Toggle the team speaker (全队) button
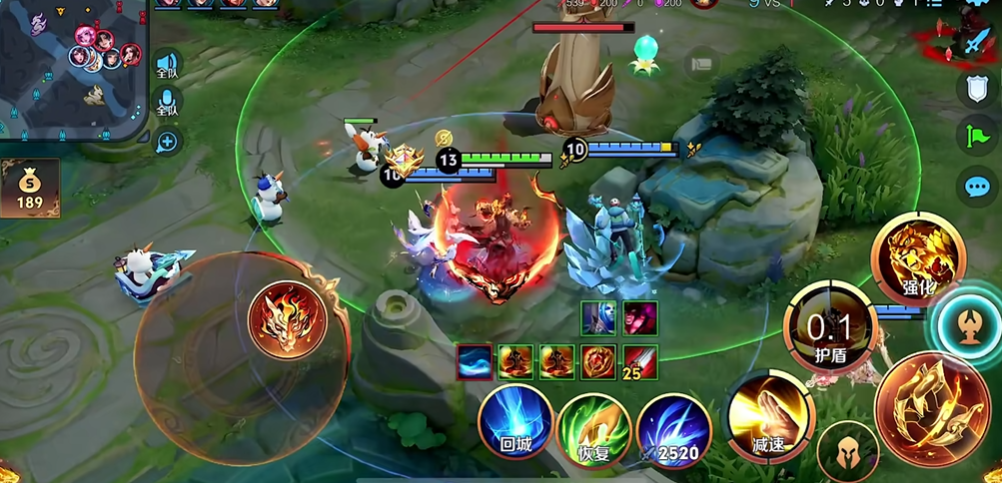Viewport: 1002px width, 483px height. (x=167, y=66)
